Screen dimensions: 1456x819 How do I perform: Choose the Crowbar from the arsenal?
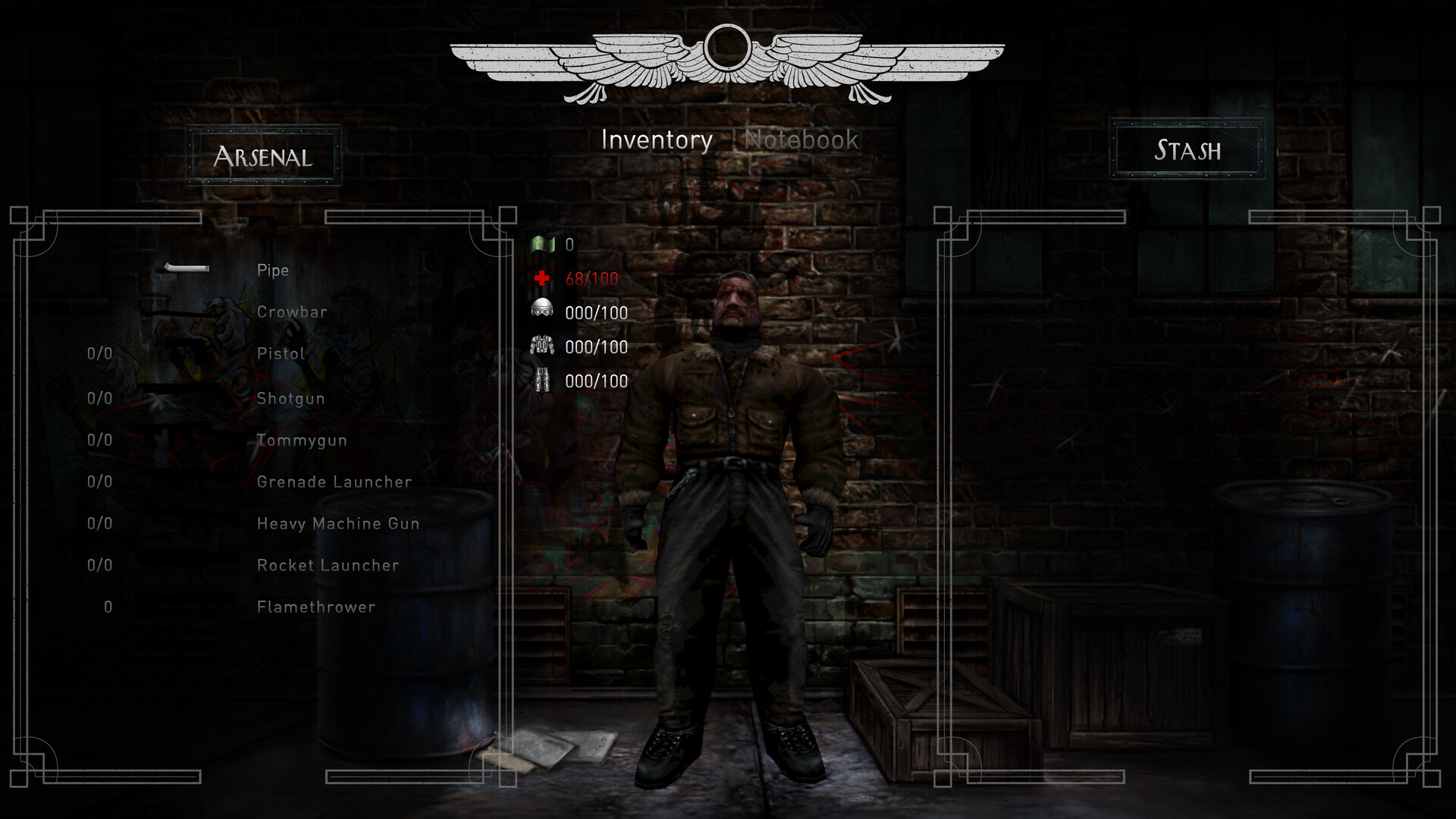click(292, 312)
